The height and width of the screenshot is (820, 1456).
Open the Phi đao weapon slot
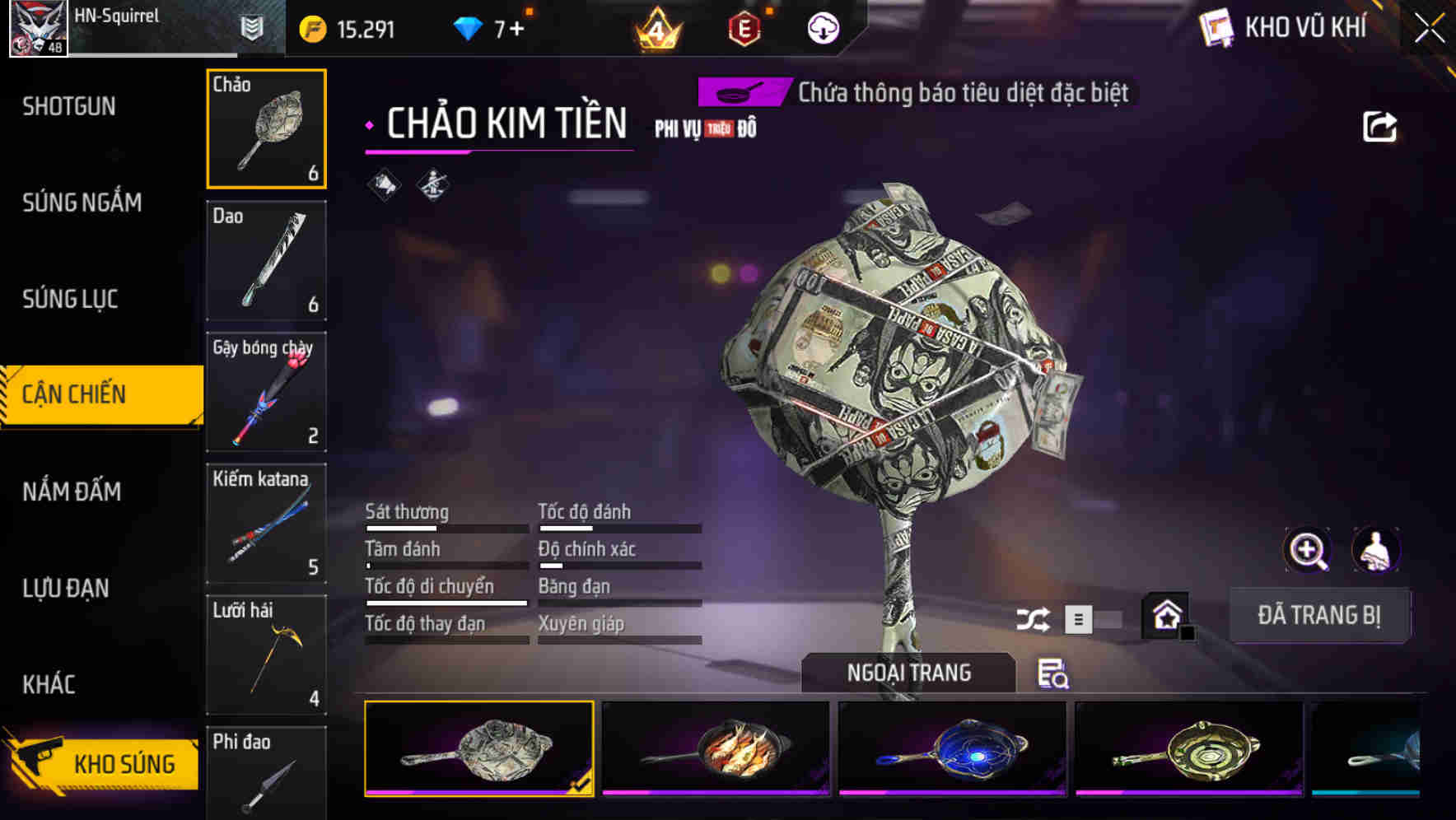click(266, 772)
